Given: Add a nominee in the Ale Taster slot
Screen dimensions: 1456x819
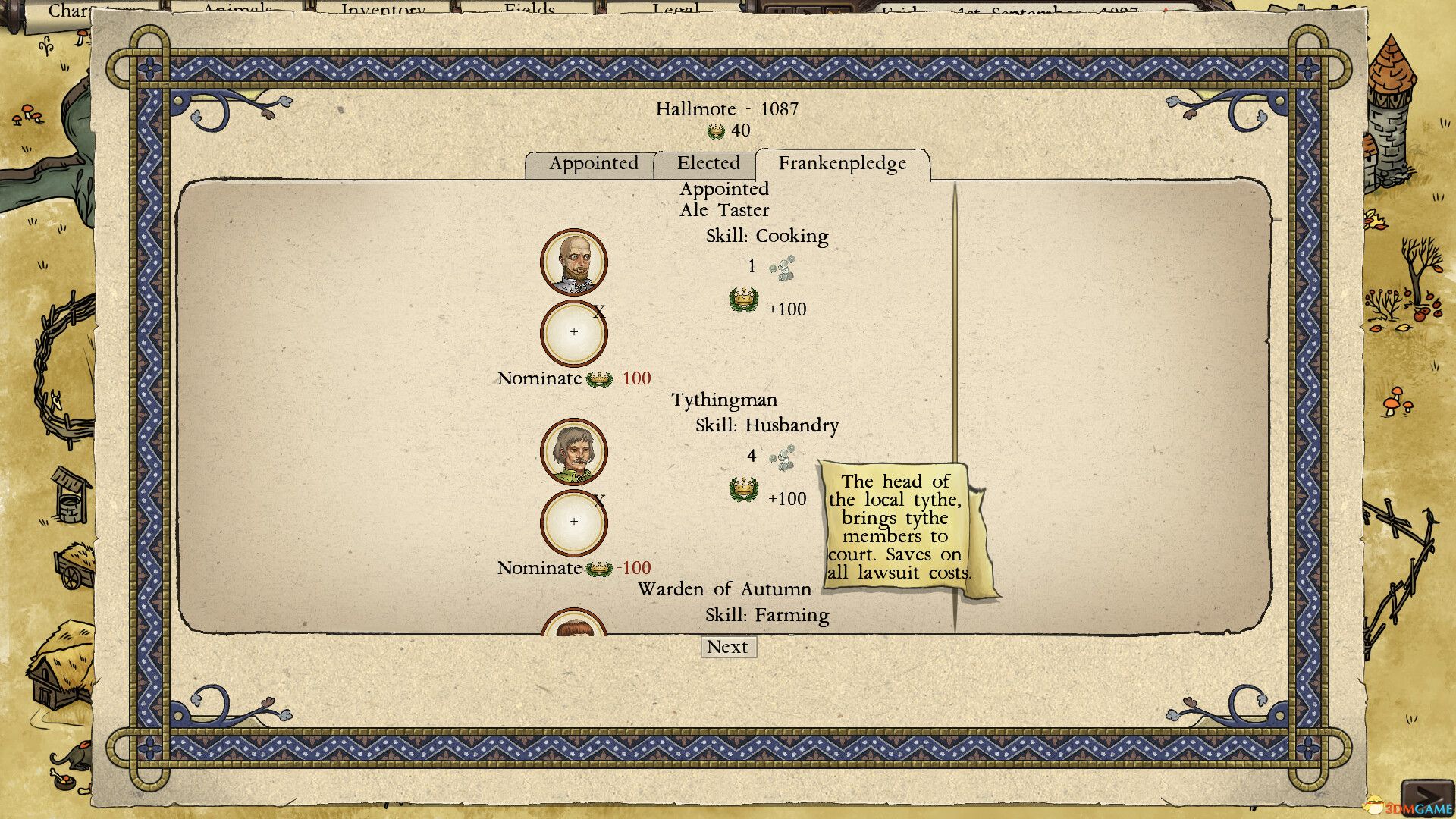Looking at the screenshot, I should click(574, 333).
